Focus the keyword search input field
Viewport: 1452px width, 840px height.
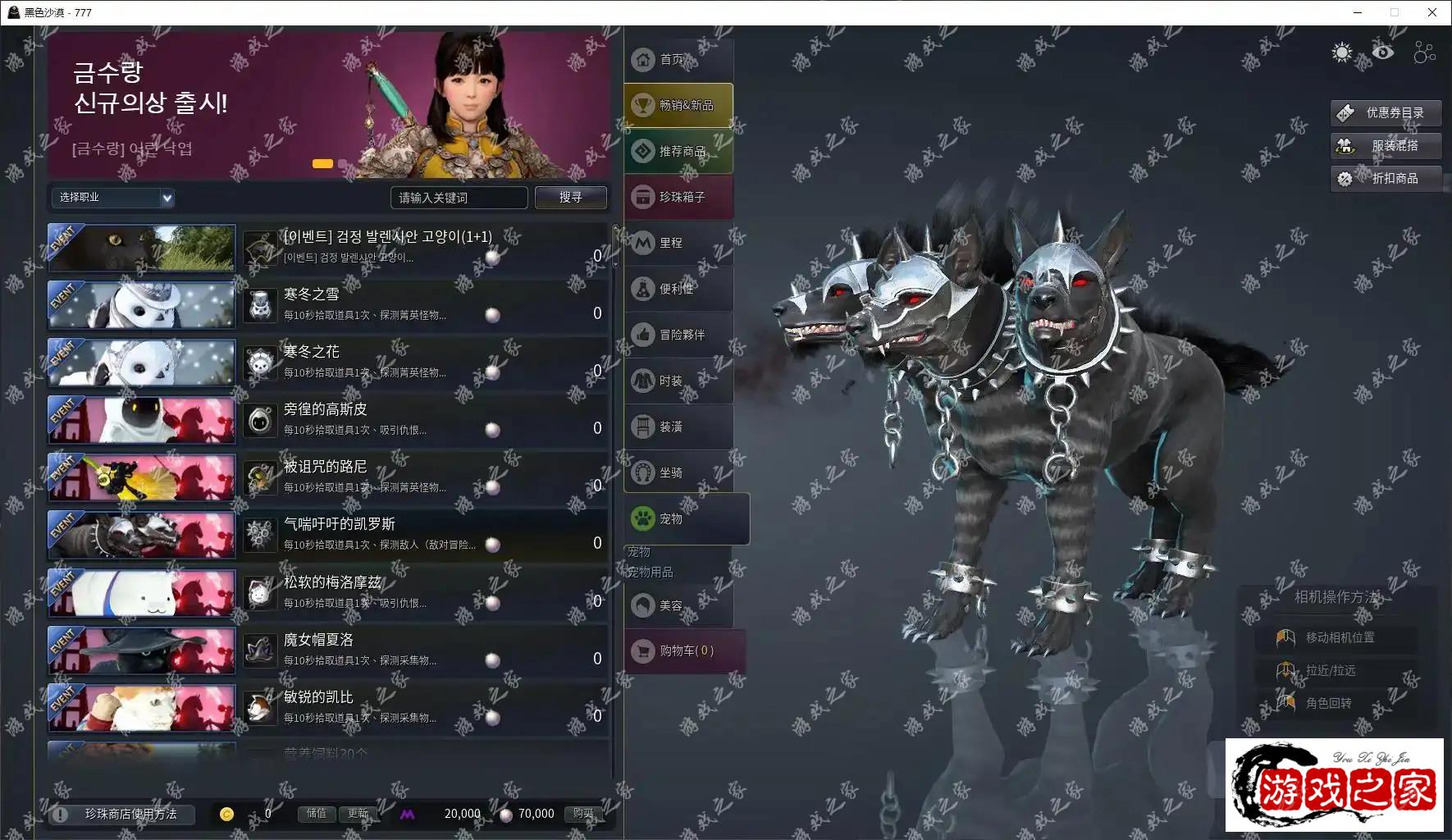(459, 198)
